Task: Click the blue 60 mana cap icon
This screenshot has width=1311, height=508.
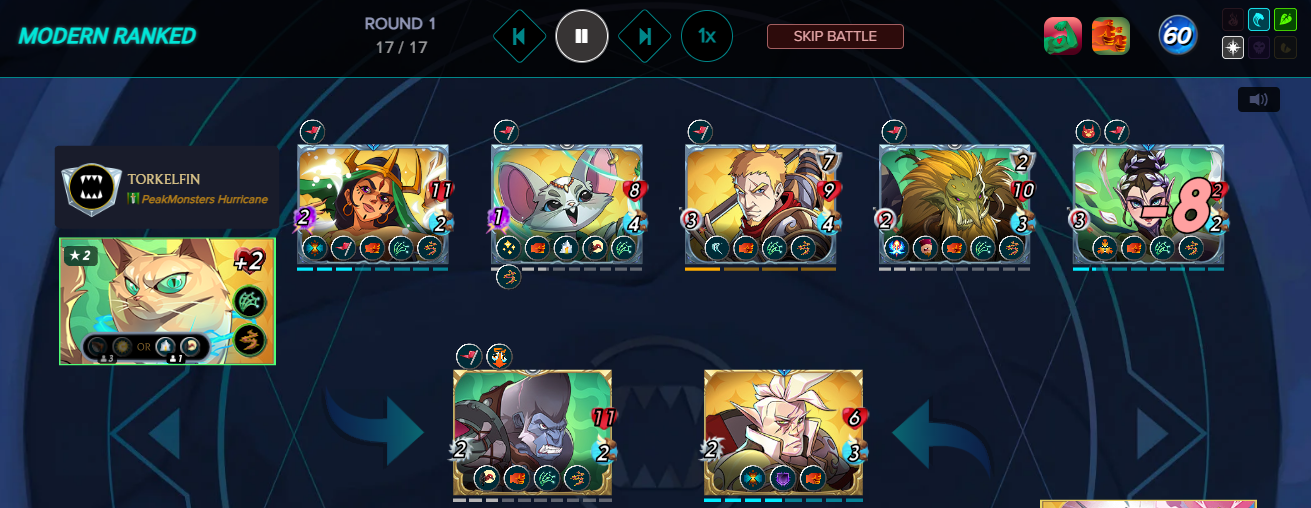Action: tap(1178, 37)
